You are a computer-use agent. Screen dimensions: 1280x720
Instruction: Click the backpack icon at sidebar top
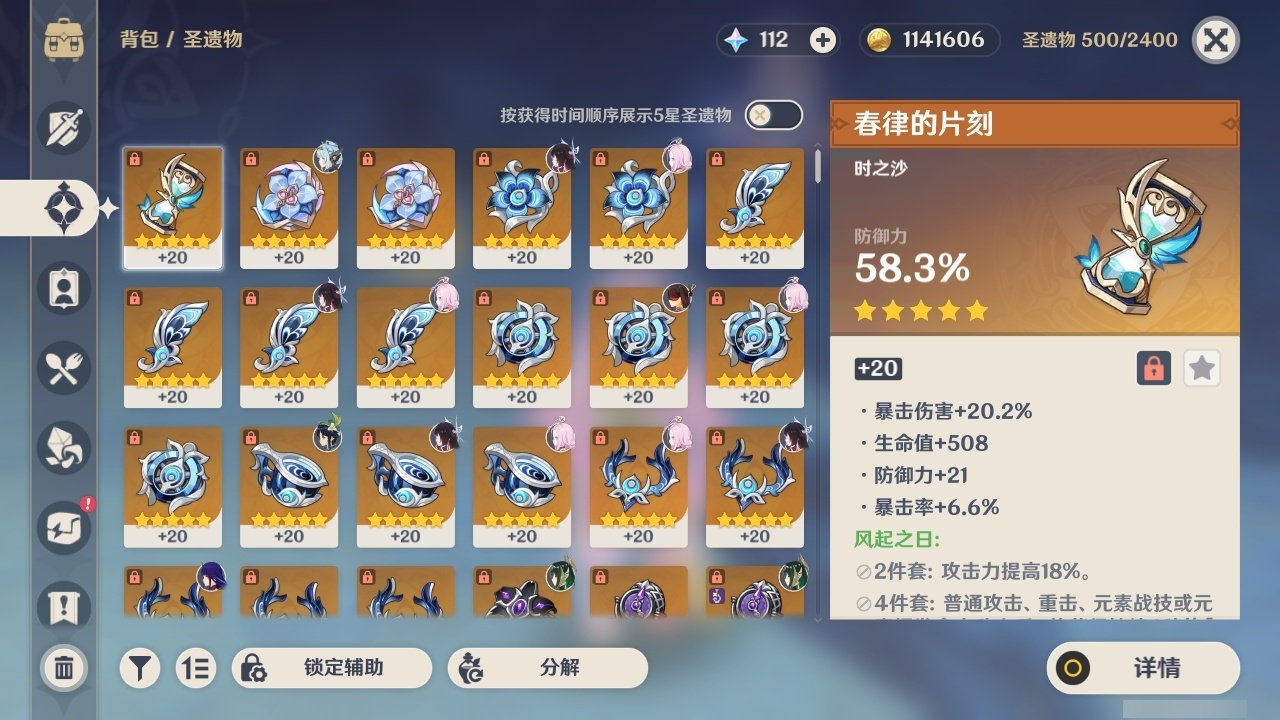(63, 40)
